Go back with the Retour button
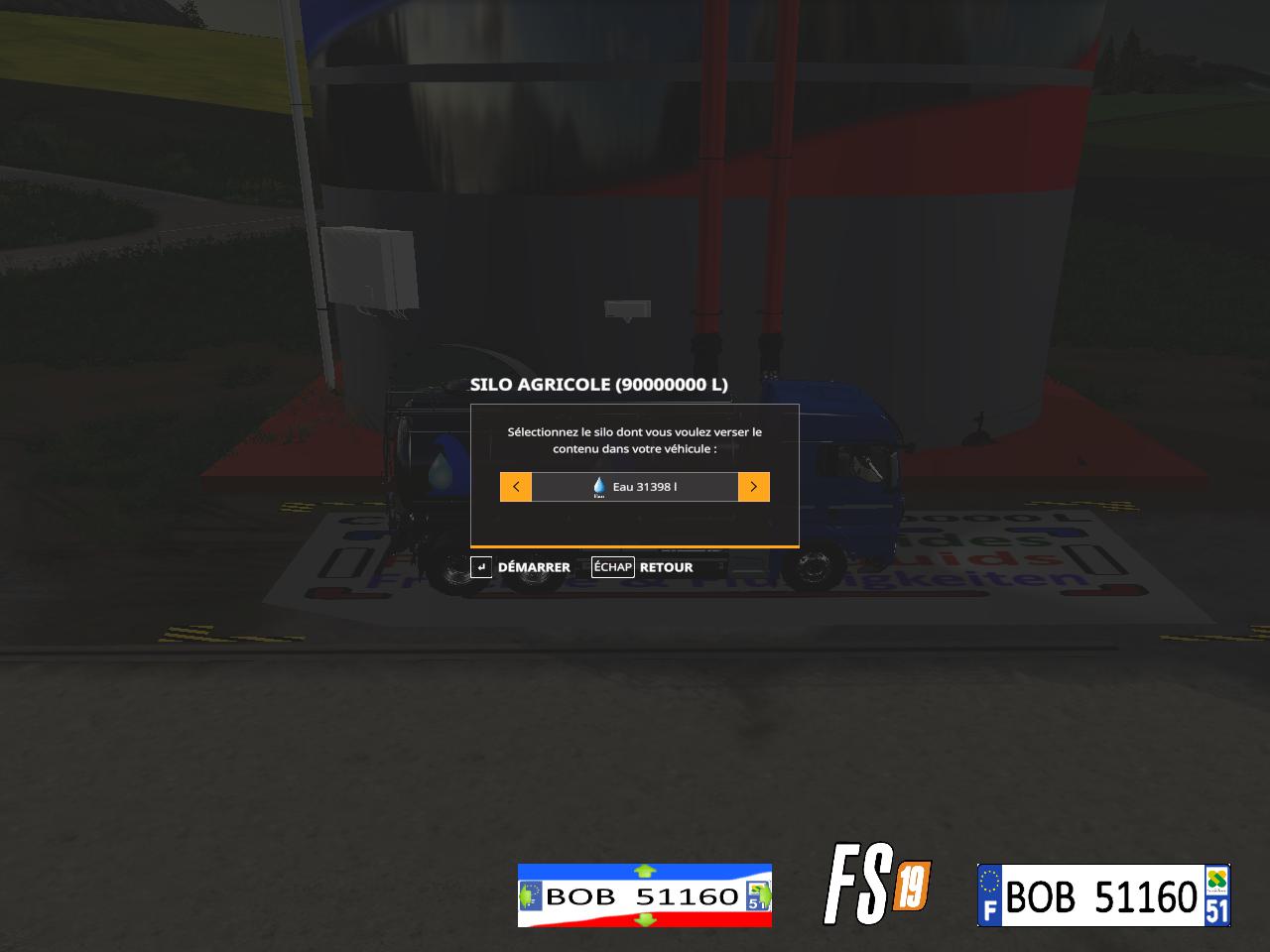Viewport: 1270px width, 952px height. pos(643,567)
